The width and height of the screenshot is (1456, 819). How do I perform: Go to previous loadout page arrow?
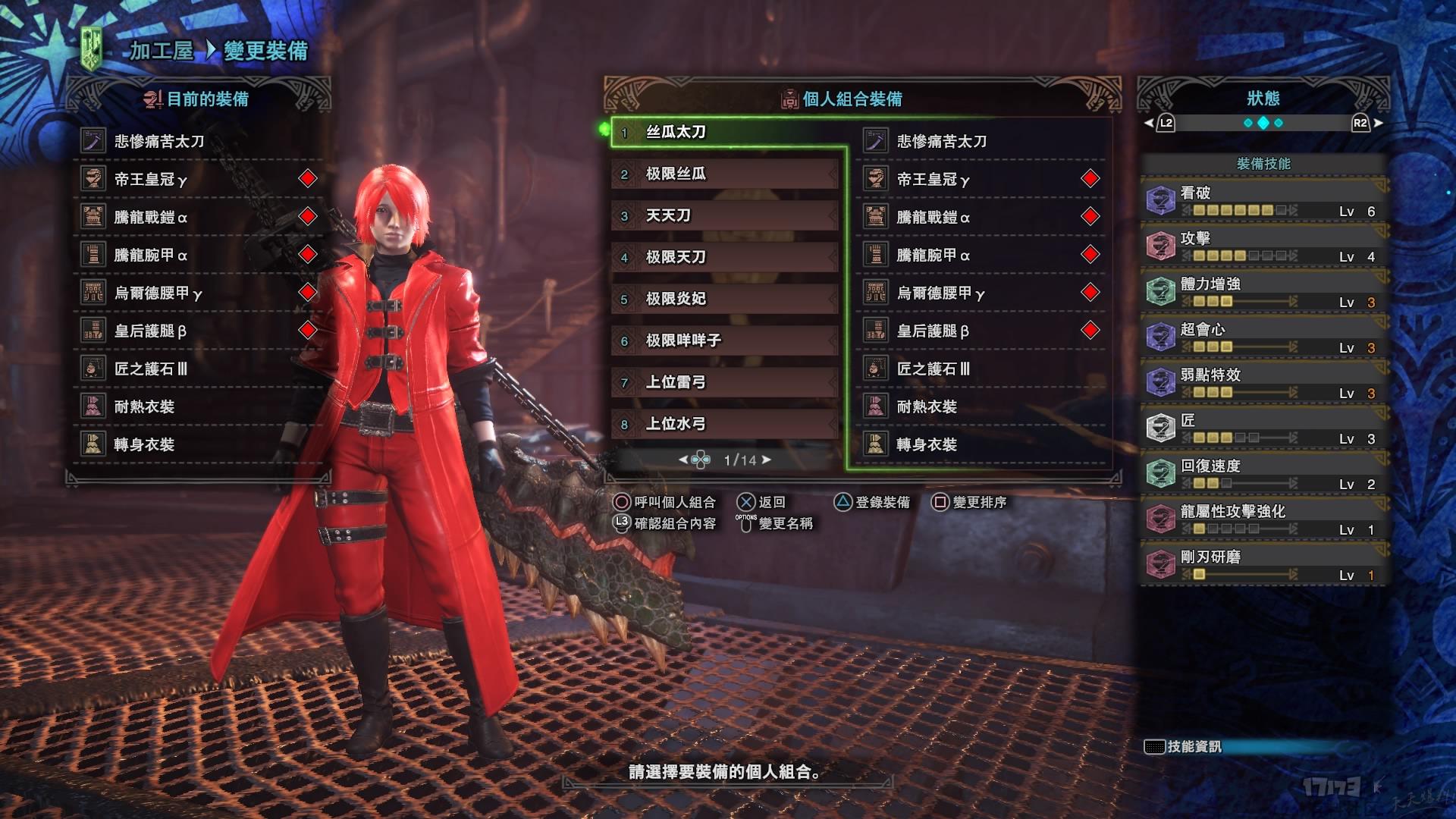[682, 460]
